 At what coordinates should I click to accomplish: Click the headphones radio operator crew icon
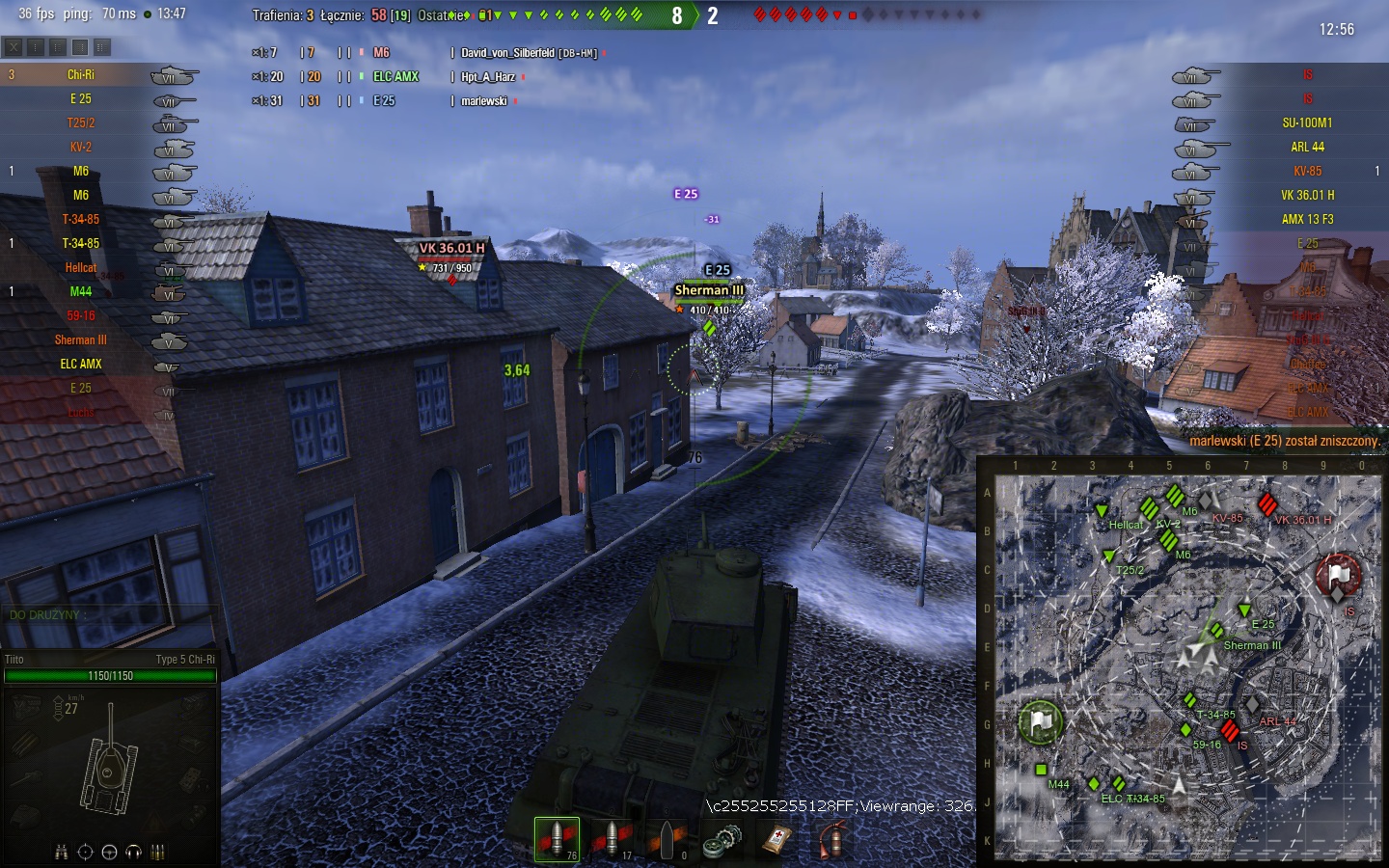click(x=133, y=852)
